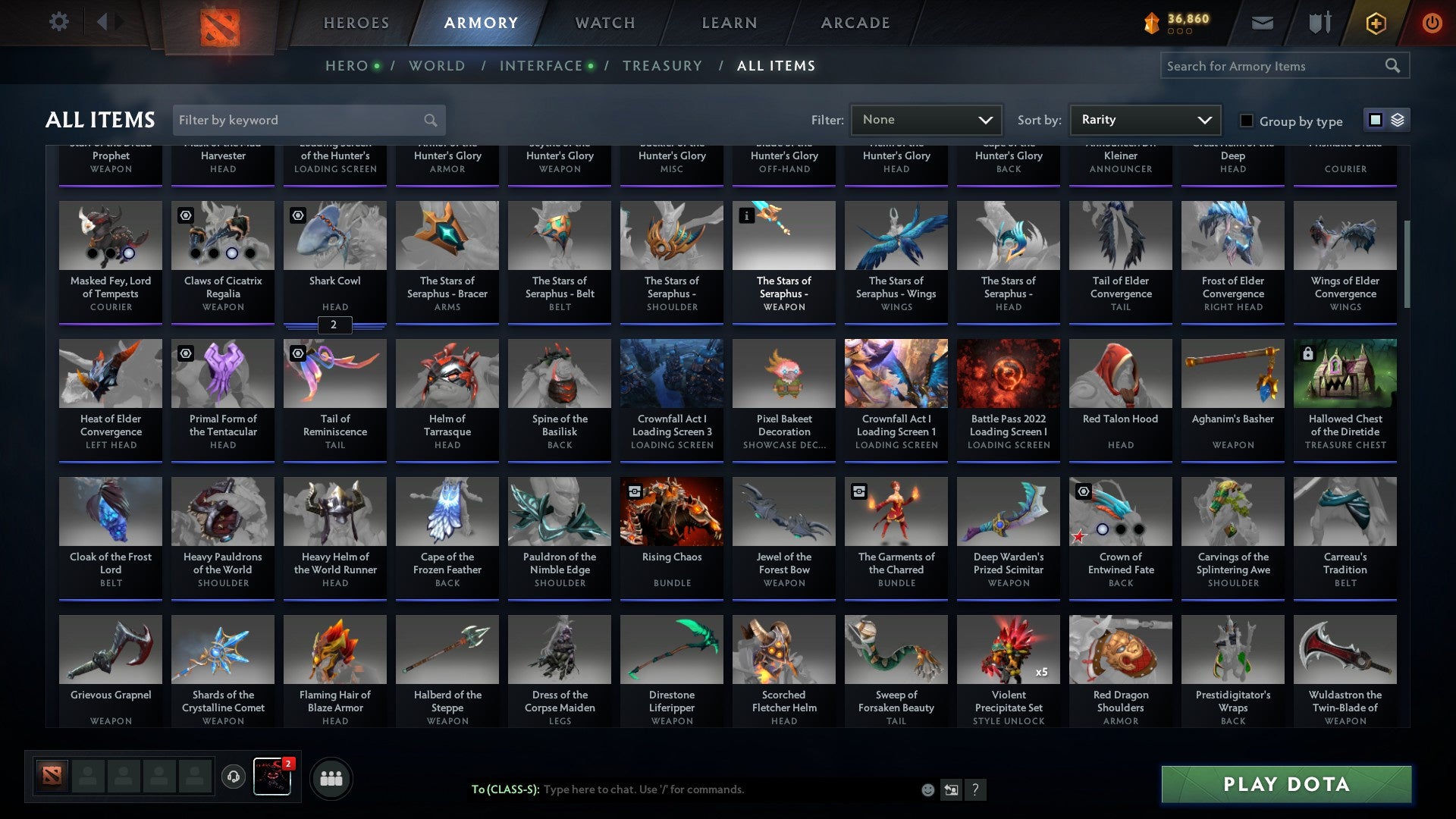Expand the back navigation arrows near settings
This screenshot has height=819, width=1456.
110,21
